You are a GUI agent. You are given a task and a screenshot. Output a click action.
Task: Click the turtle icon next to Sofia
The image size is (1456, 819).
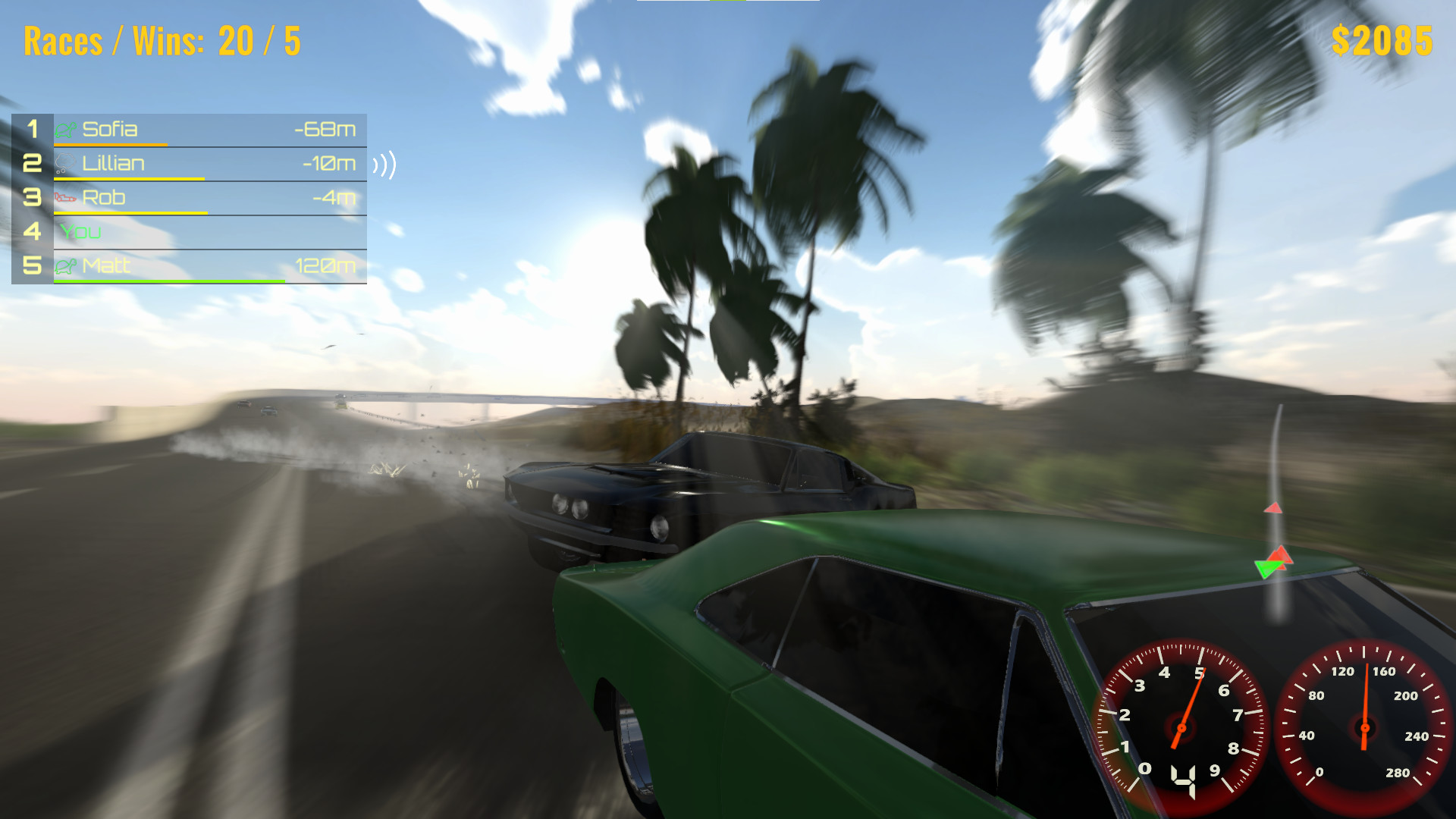click(x=64, y=129)
